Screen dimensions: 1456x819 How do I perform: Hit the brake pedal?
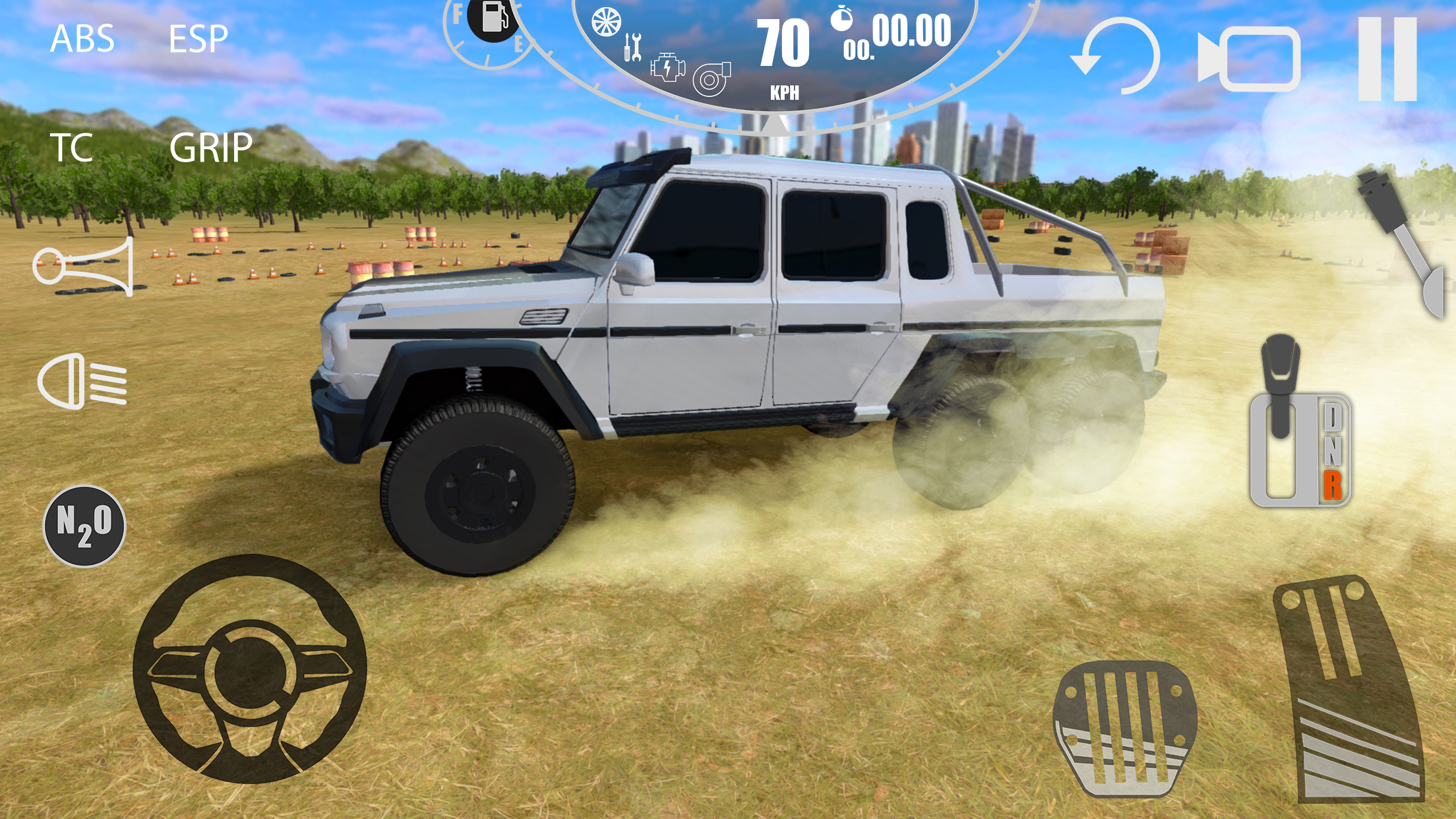coord(1124,727)
